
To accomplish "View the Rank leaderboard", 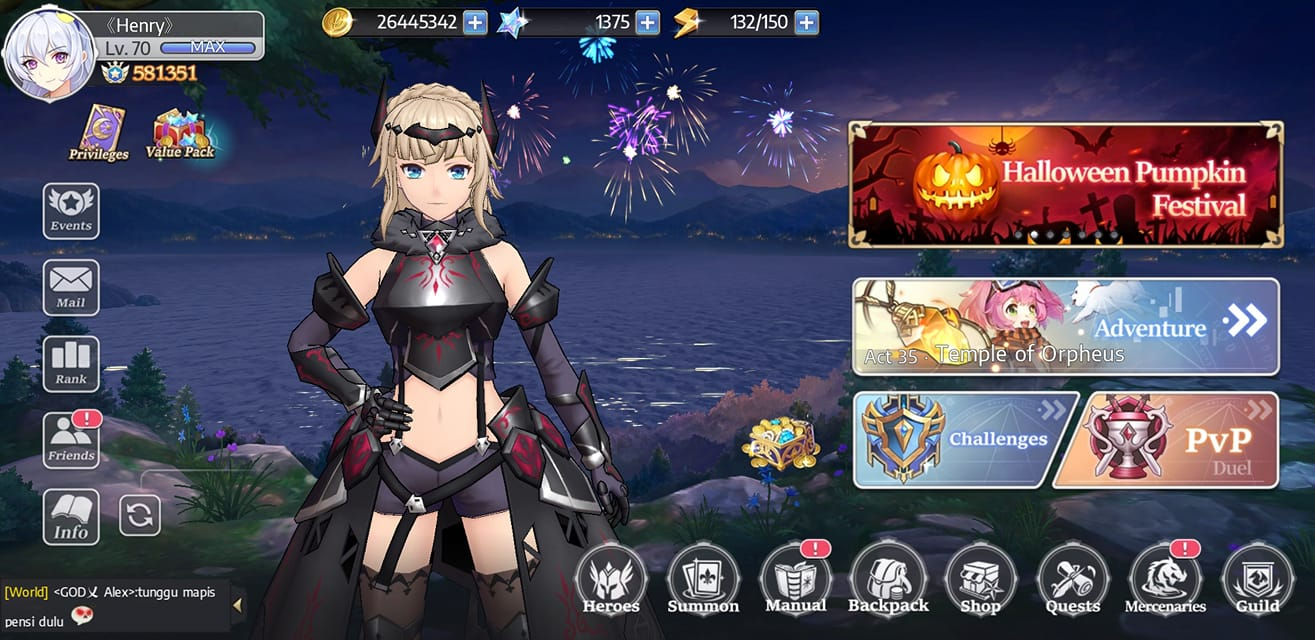I will (71, 364).
